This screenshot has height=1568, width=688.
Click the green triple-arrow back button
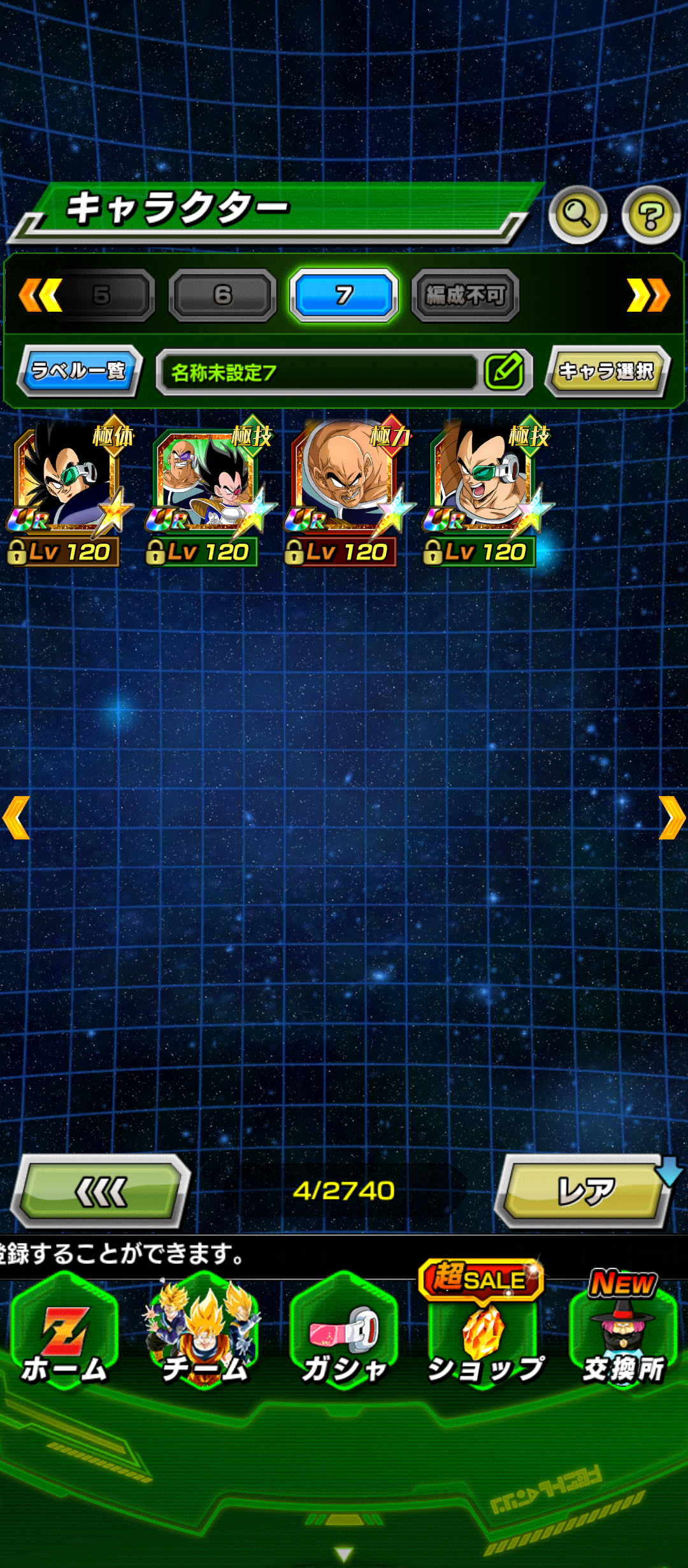click(x=102, y=1191)
